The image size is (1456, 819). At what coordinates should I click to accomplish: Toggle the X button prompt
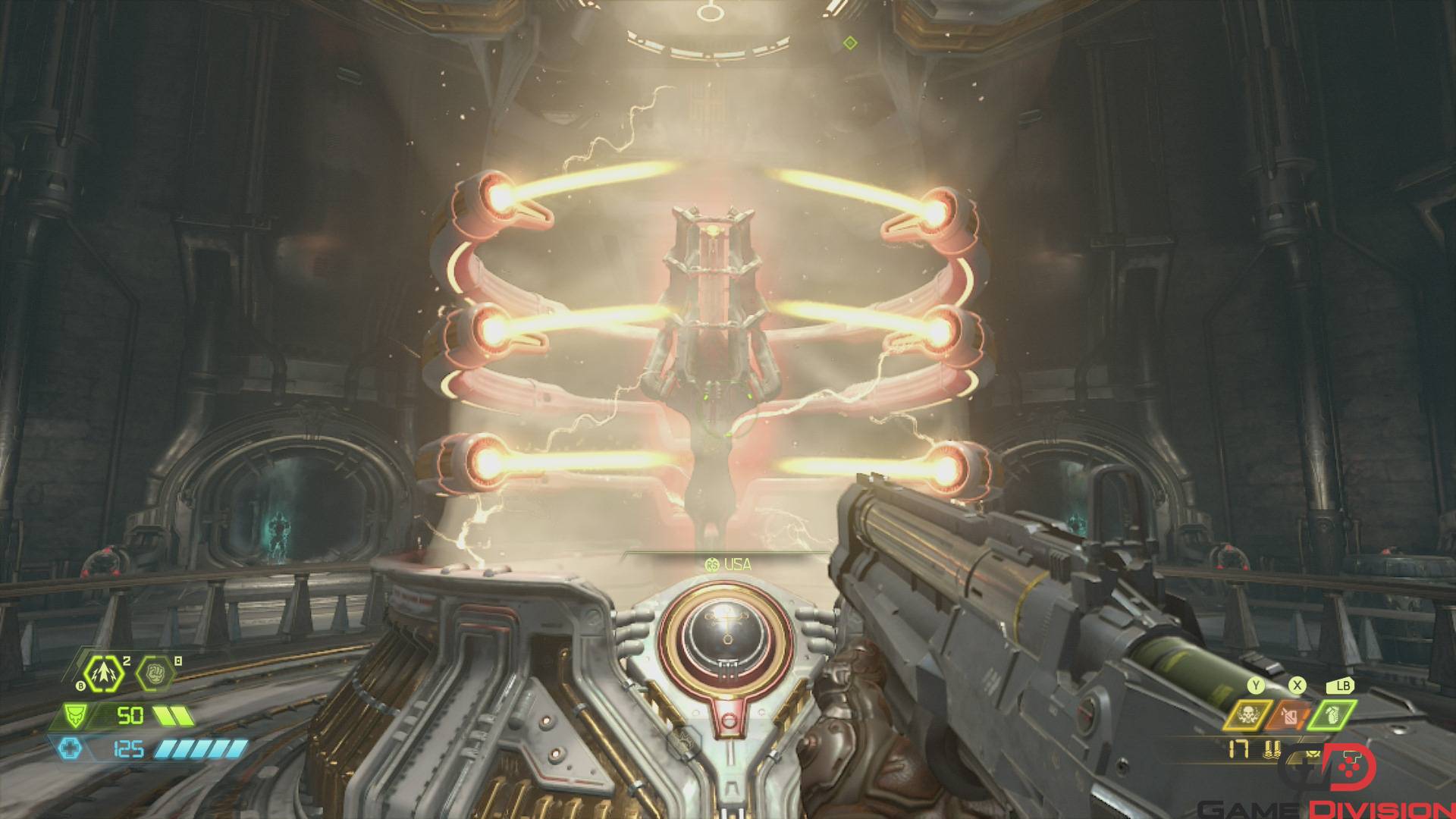click(x=1297, y=687)
